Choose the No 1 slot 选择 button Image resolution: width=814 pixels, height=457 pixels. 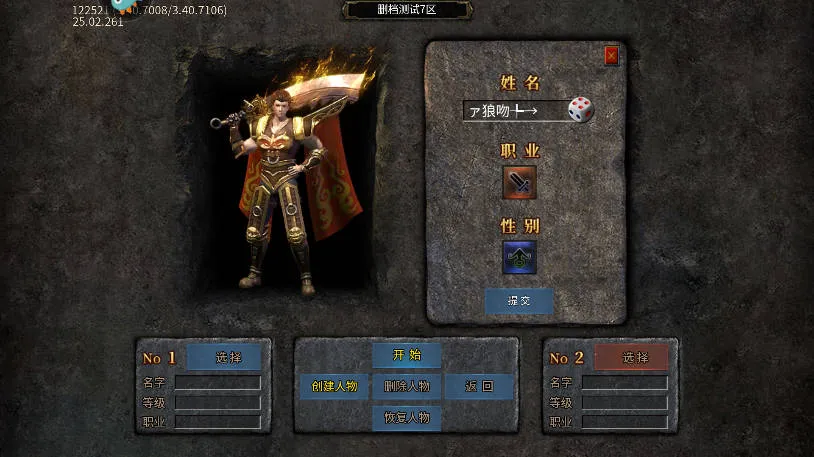(x=224, y=357)
